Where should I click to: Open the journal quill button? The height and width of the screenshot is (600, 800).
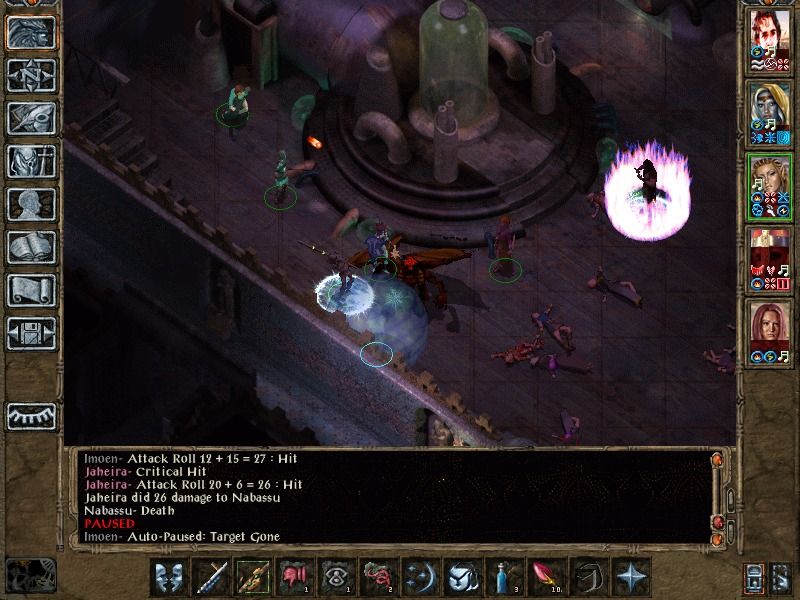click(x=30, y=118)
